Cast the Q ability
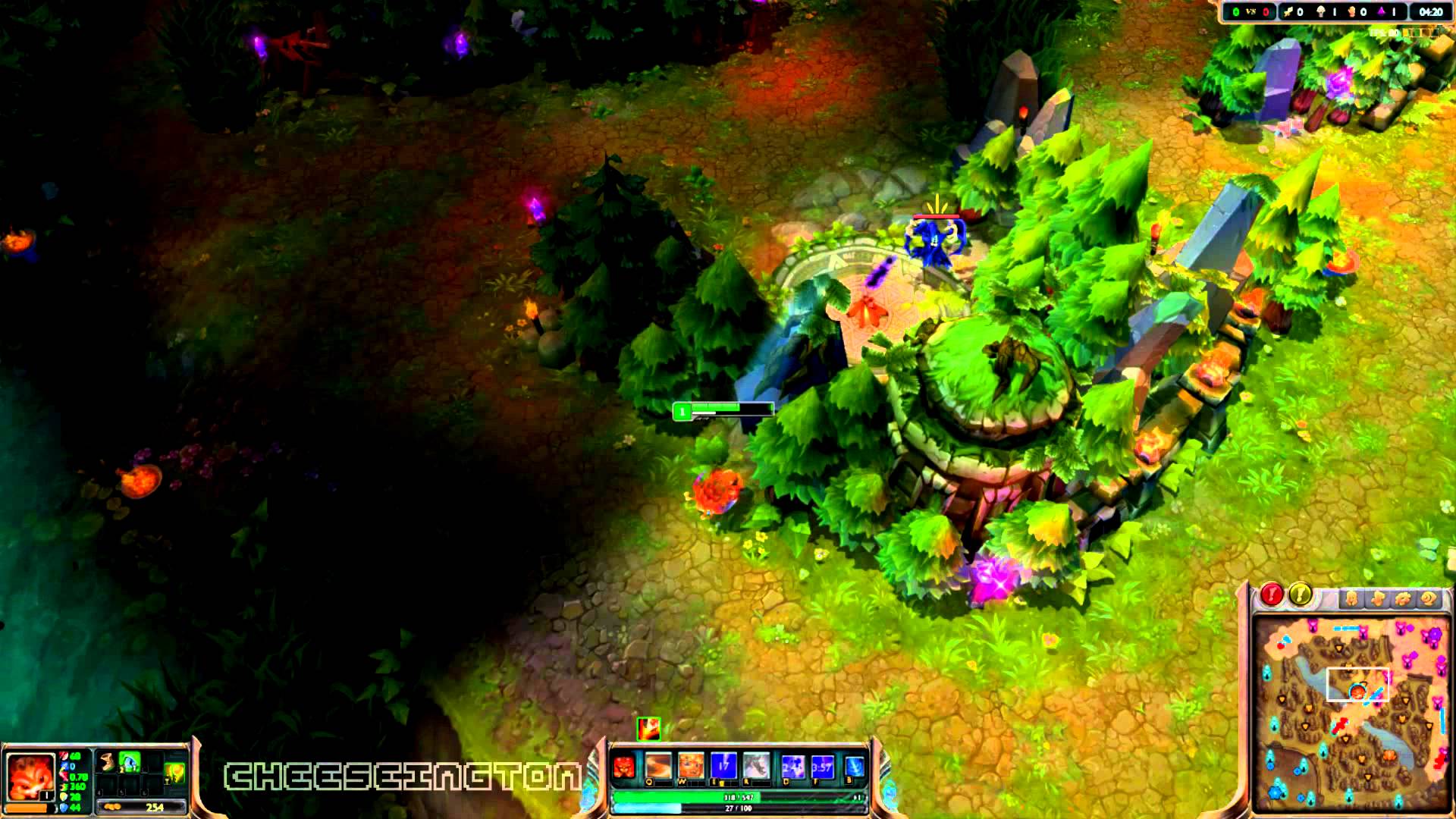Viewport: 1456px width, 819px height. coord(657,767)
